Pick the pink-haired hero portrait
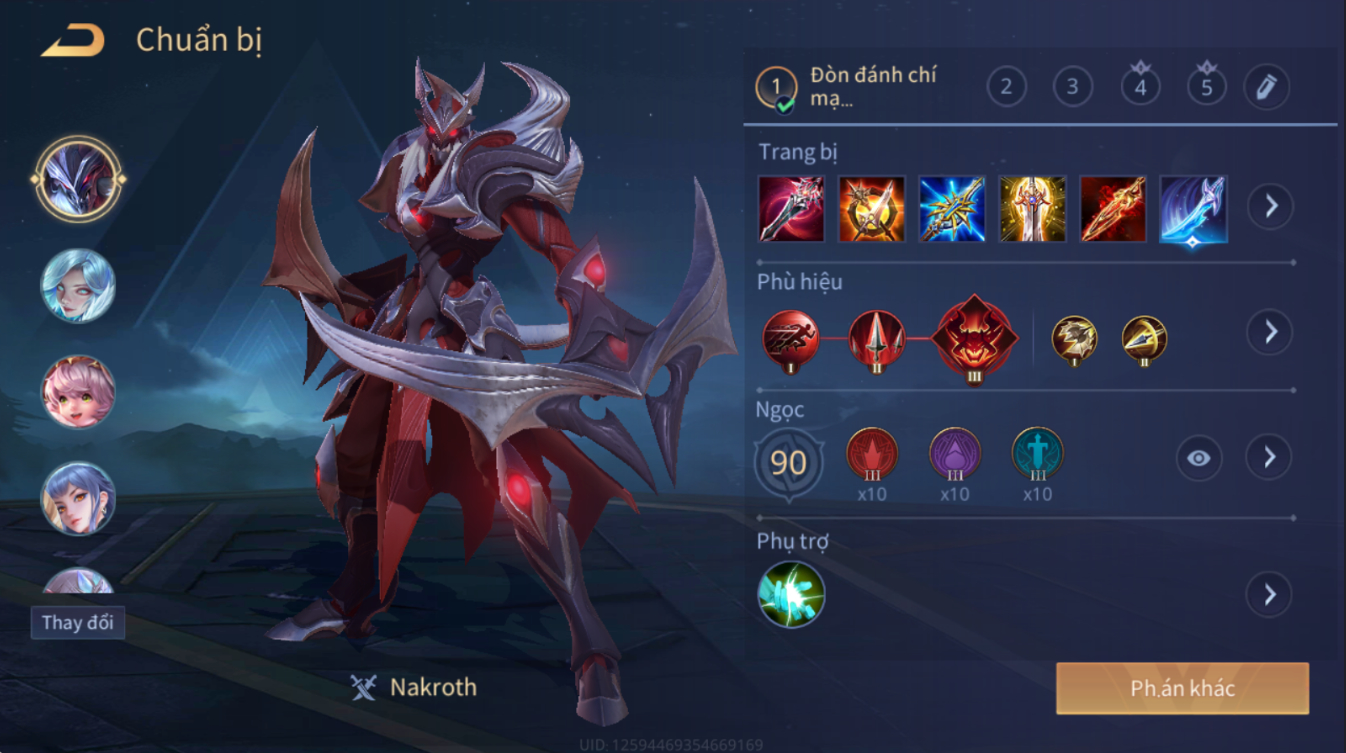Image resolution: width=1346 pixels, height=753 pixels. click(x=78, y=391)
